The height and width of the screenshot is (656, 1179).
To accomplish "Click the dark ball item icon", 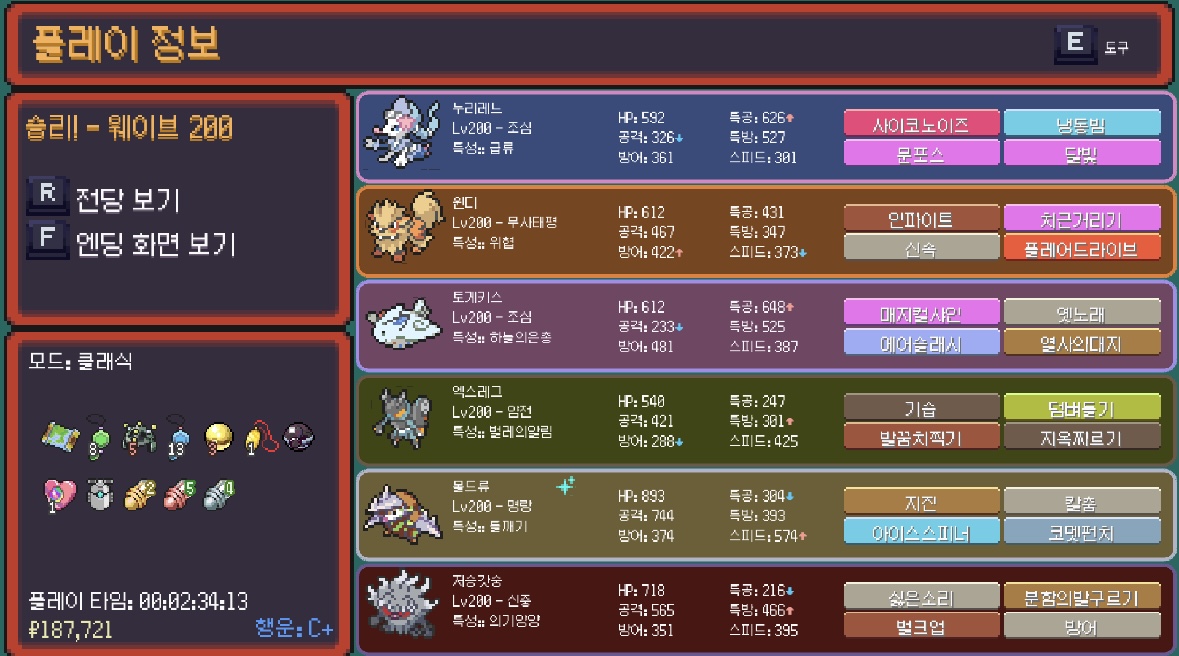I will [x=298, y=436].
